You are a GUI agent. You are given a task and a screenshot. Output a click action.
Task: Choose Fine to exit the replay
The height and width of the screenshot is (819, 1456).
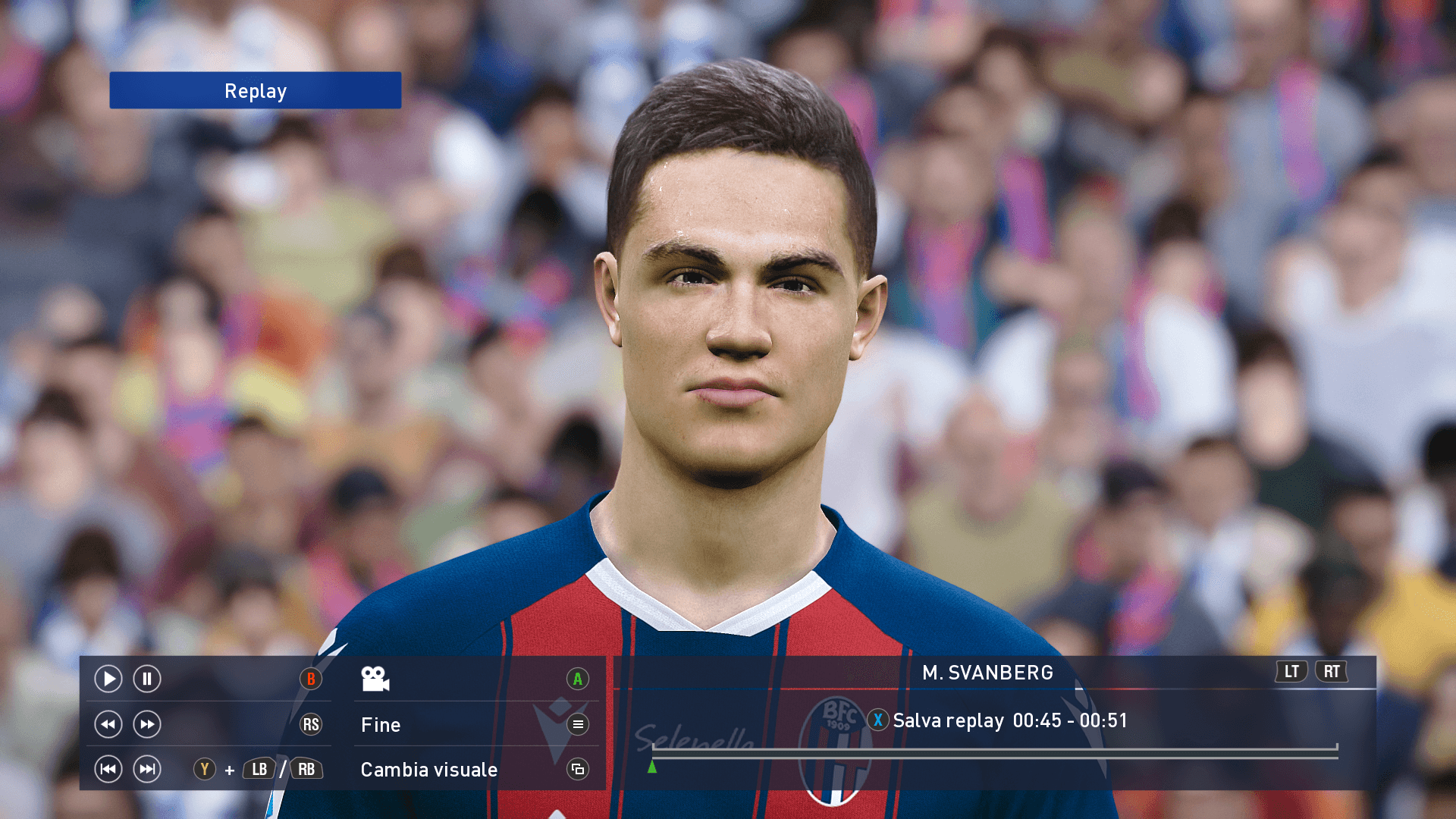(x=381, y=725)
